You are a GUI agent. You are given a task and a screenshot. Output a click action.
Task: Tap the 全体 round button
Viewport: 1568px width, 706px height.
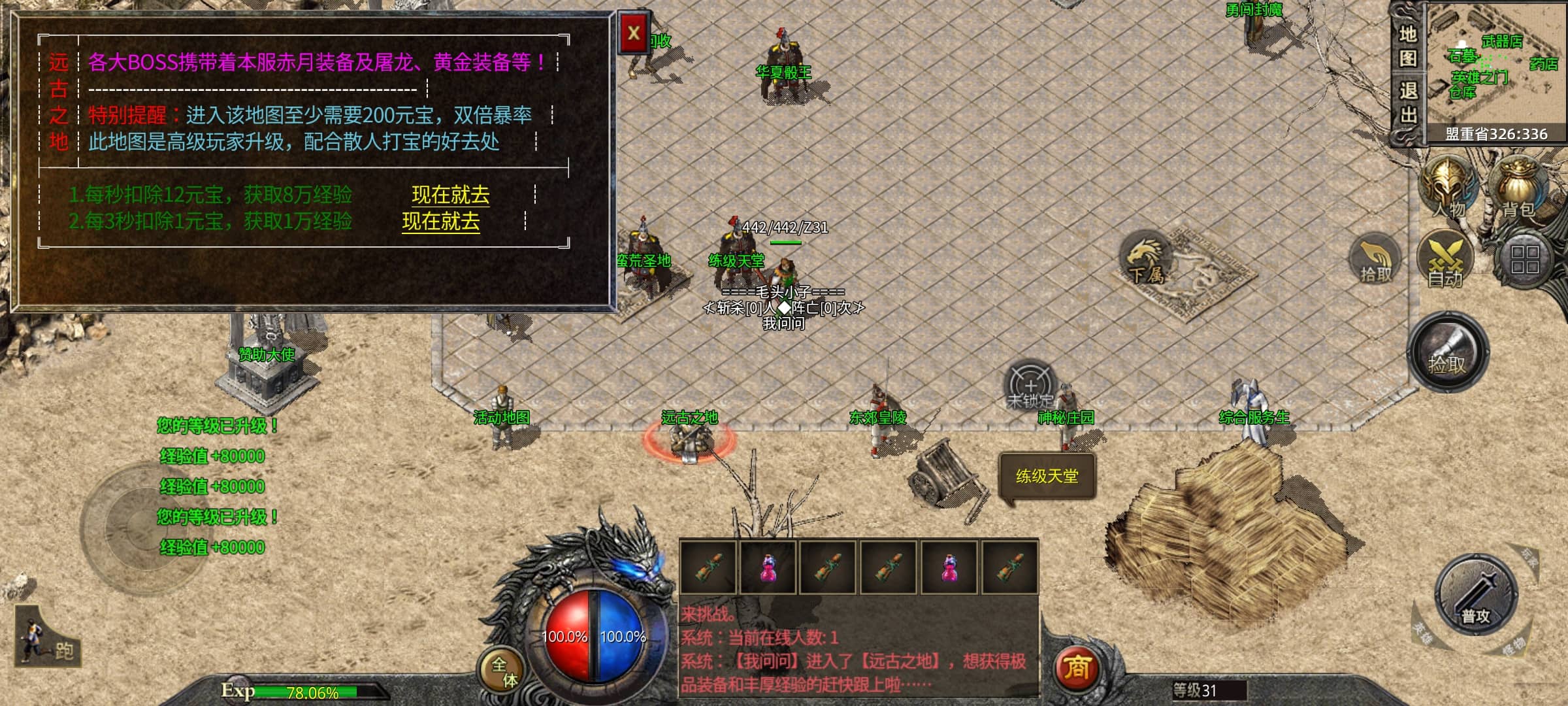[x=503, y=671]
